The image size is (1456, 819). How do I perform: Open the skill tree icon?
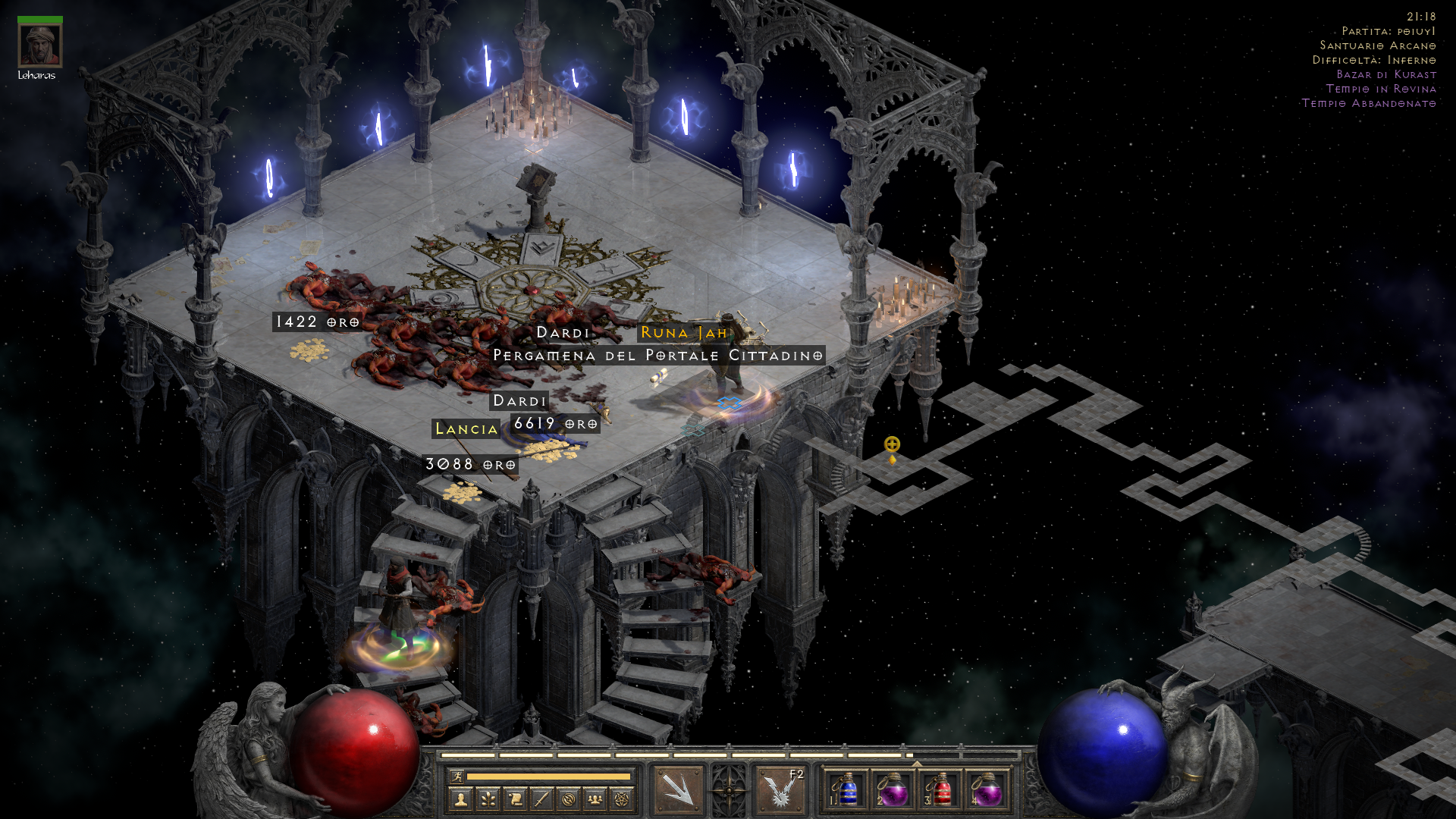488,799
